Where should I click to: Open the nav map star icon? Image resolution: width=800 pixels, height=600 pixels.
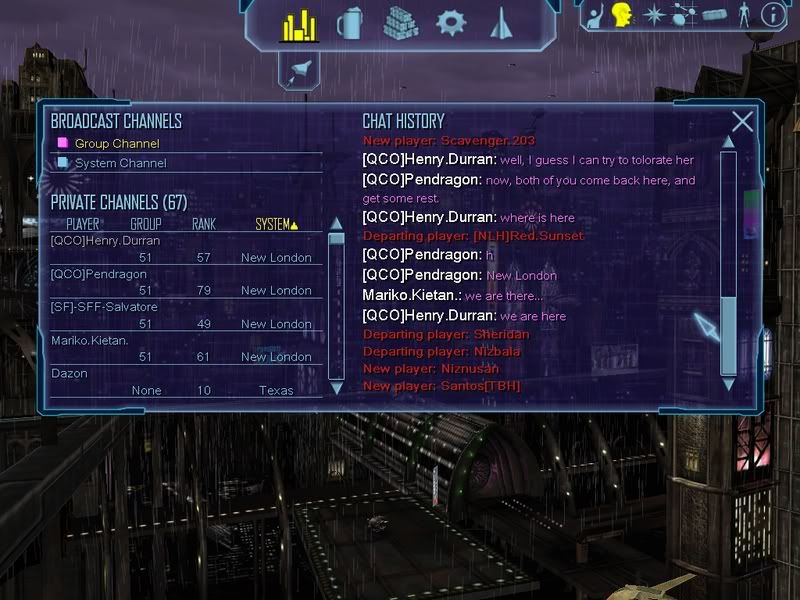pos(653,14)
